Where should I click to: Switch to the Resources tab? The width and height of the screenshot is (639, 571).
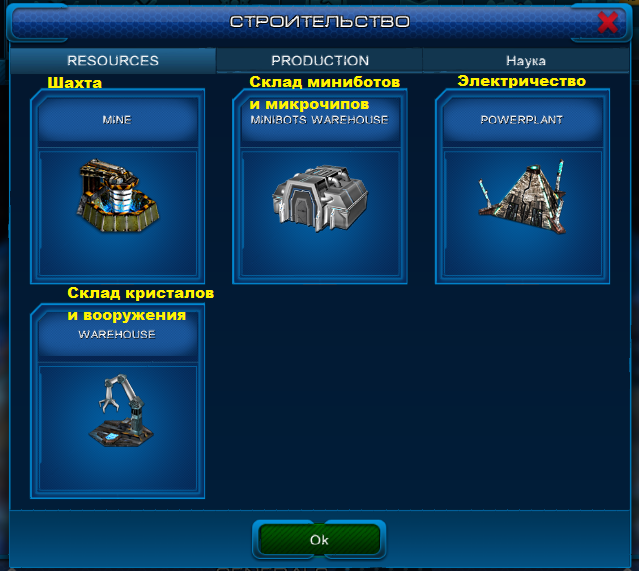113,61
